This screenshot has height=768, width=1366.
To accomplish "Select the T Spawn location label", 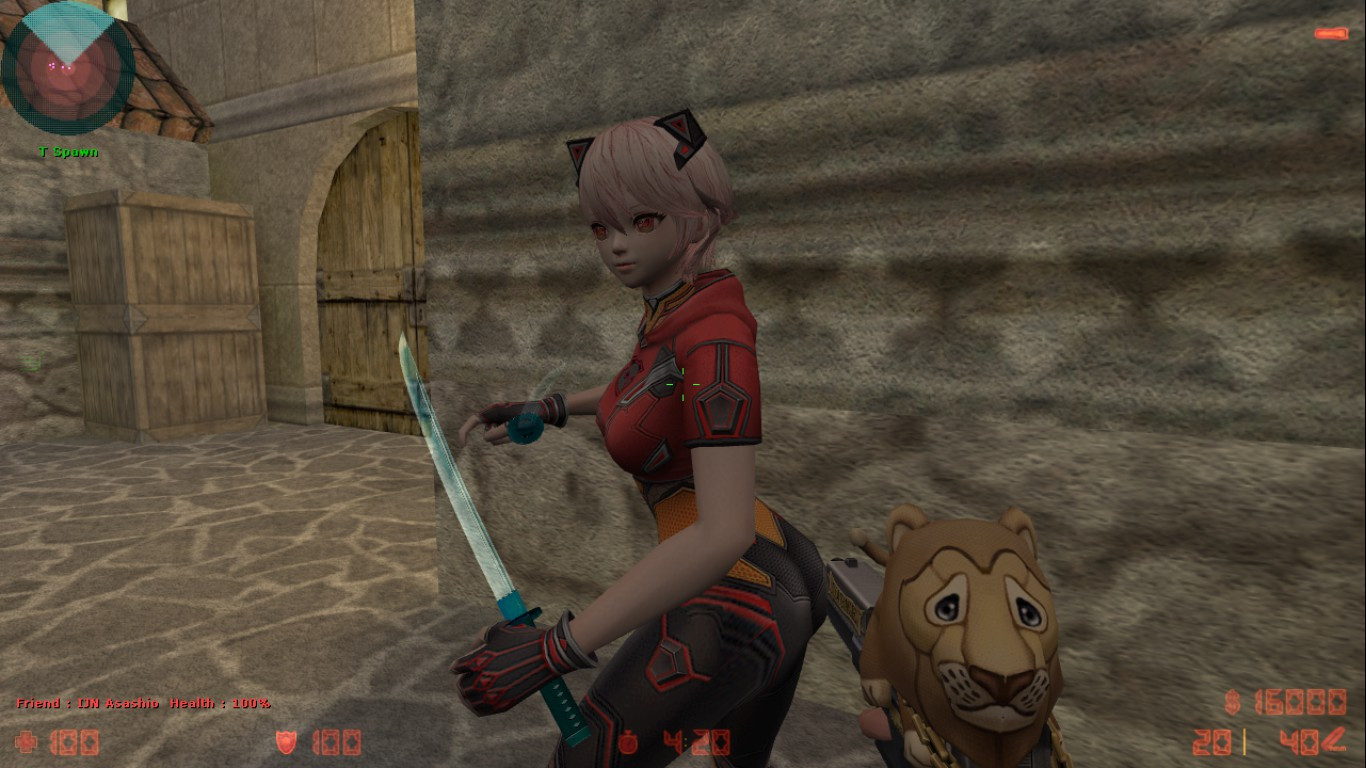I will click(x=66, y=152).
